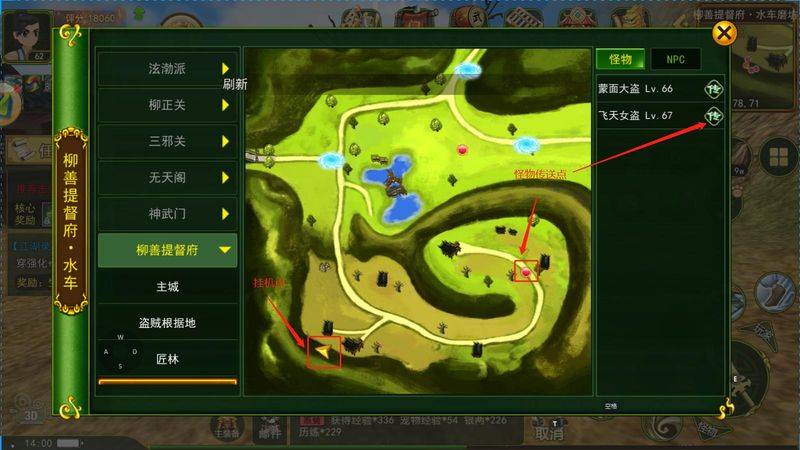Select the 主城 sub-area
The width and height of the screenshot is (800, 450).
(x=168, y=287)
